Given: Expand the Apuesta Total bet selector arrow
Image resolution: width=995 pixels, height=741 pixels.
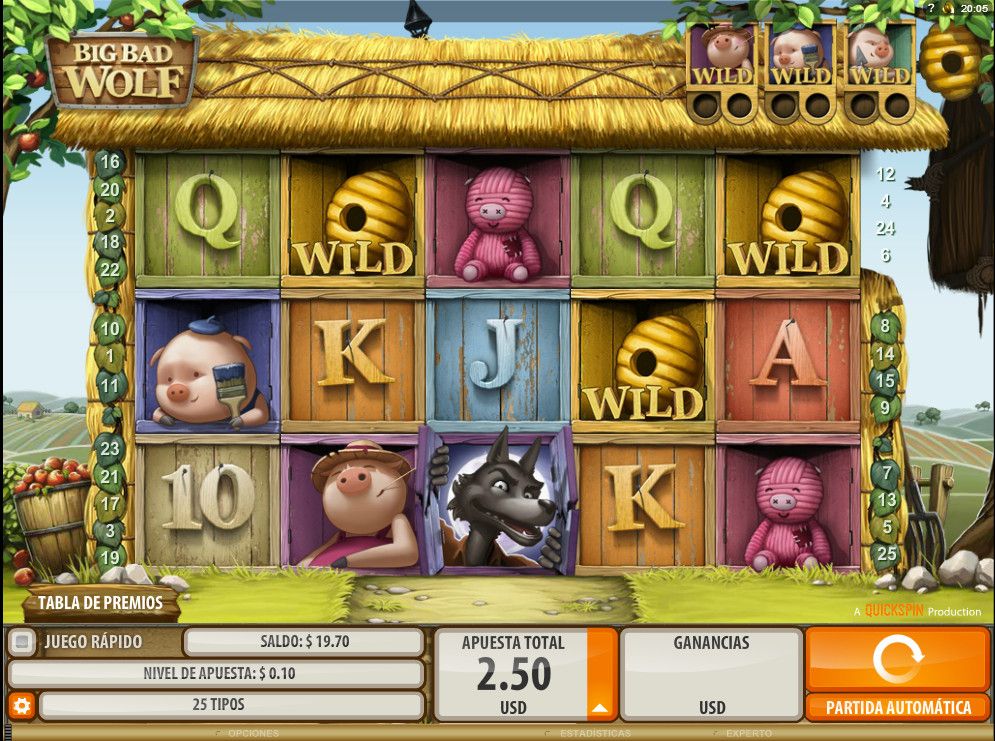Looking at the screenshot, I should [x=600, y=708].
